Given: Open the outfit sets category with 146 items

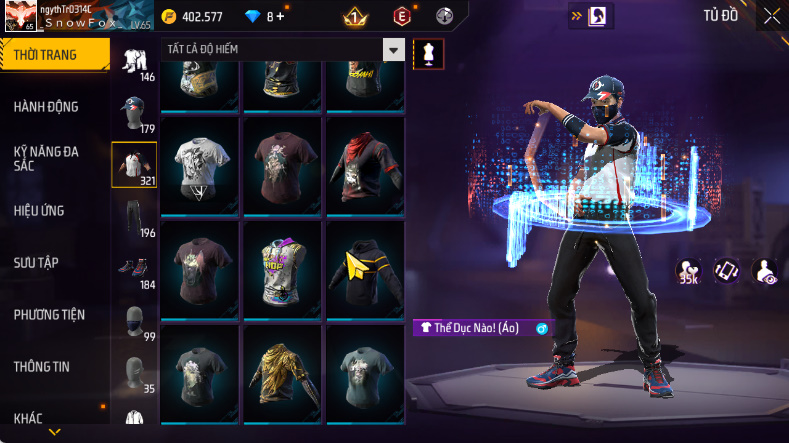Looking at the screenshot, I should point(134,62).
